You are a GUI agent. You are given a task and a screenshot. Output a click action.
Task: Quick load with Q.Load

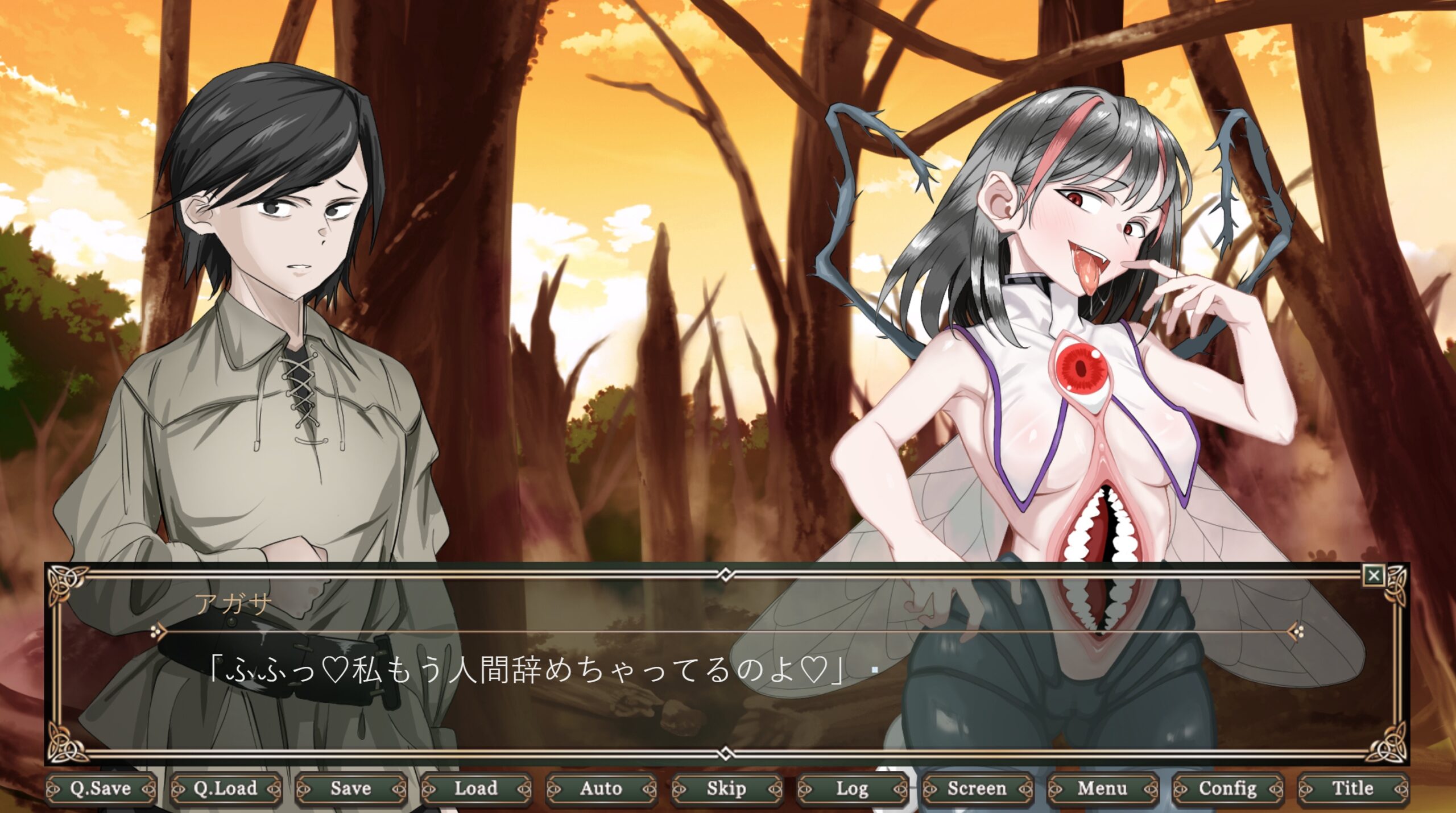click(226, 789)
